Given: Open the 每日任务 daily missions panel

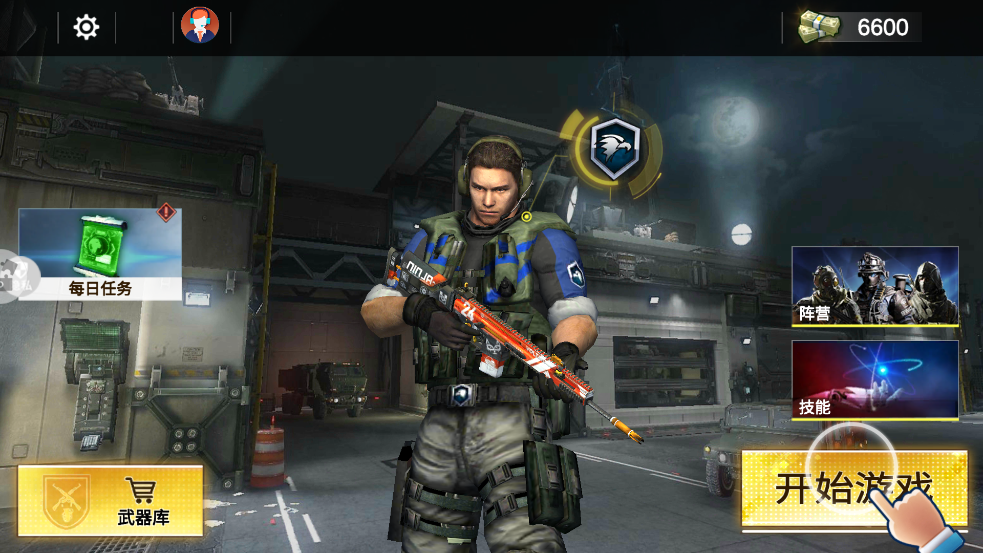Looking at the screenshot, I should pos(100,254).
